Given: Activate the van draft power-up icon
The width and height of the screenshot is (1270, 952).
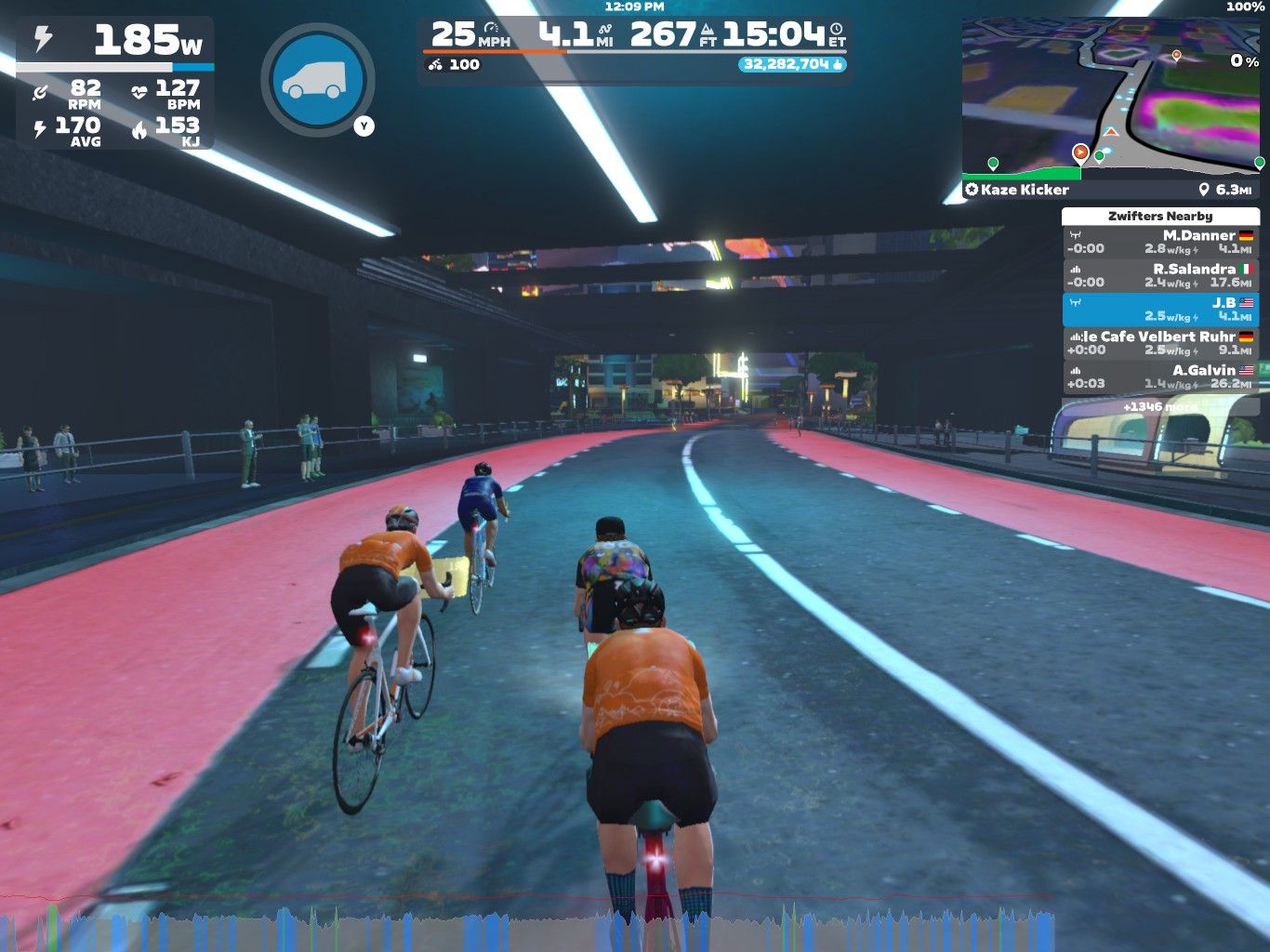Looking at the screenshot, I should (x=318, y=80).
